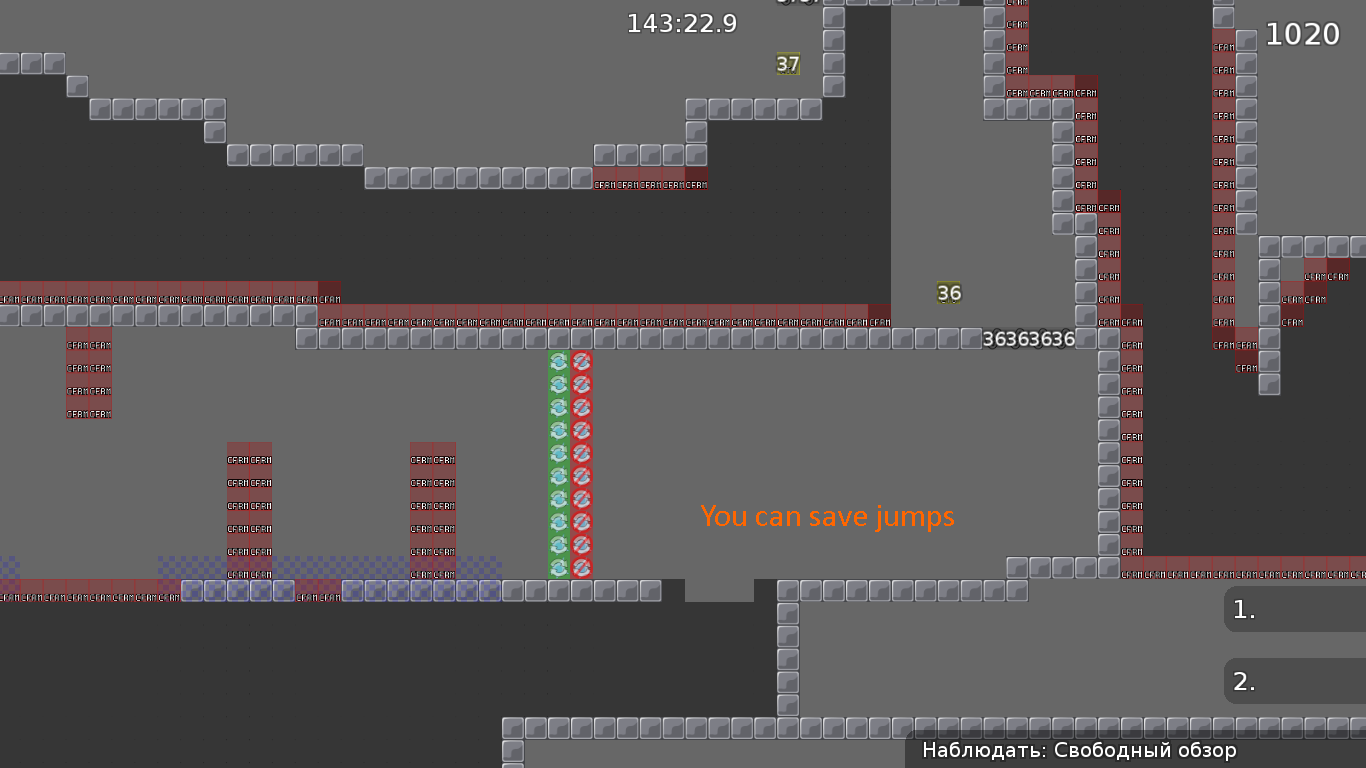The image size is (1366, 768).
Task: Expand the leaderboard slot labeled 2.
Action: pos(1294,681)
